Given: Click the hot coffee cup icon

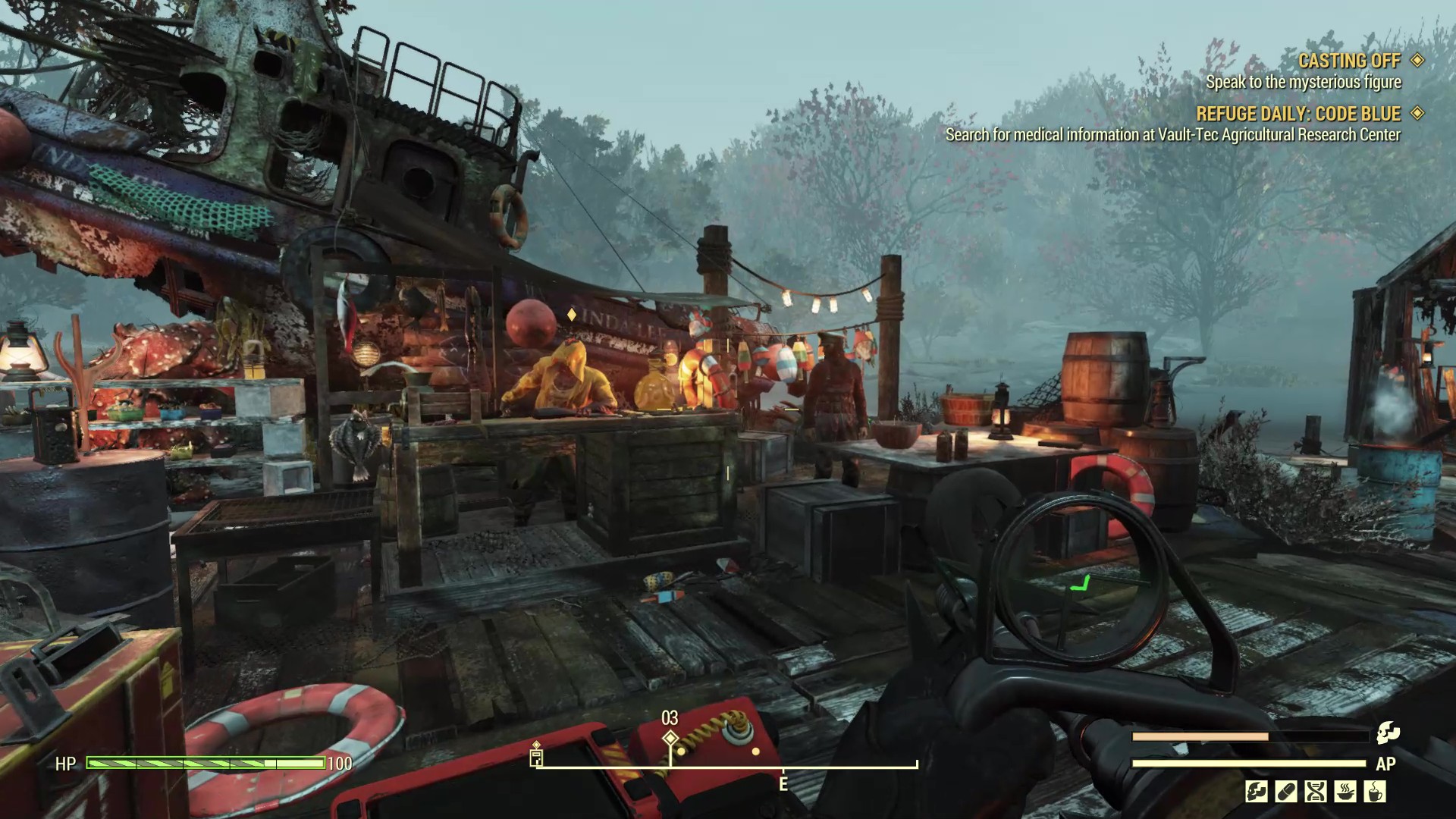Looking at the screenshot, I should click(1375, 792).
